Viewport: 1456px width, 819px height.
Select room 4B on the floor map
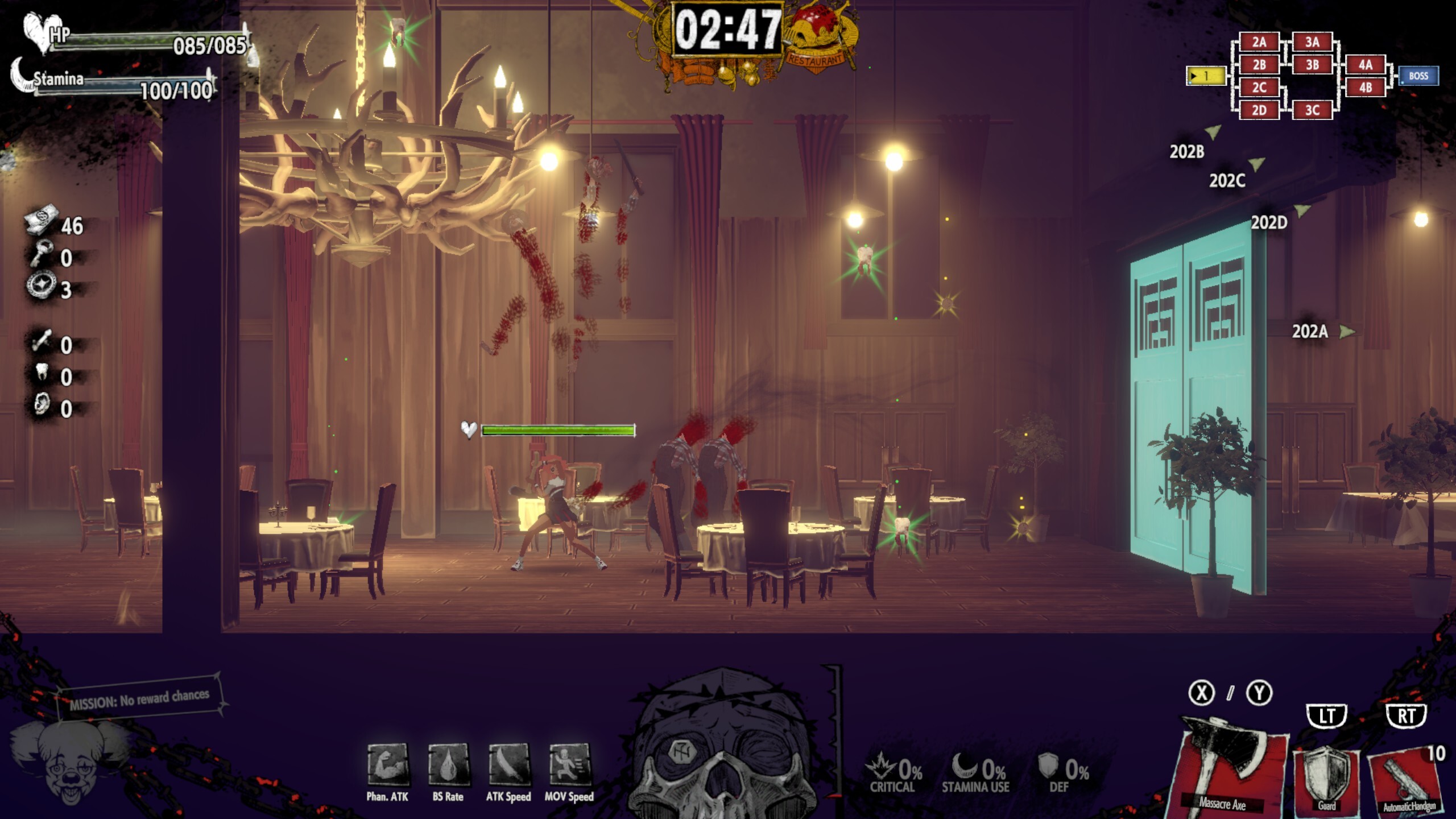pos(1365,88)
